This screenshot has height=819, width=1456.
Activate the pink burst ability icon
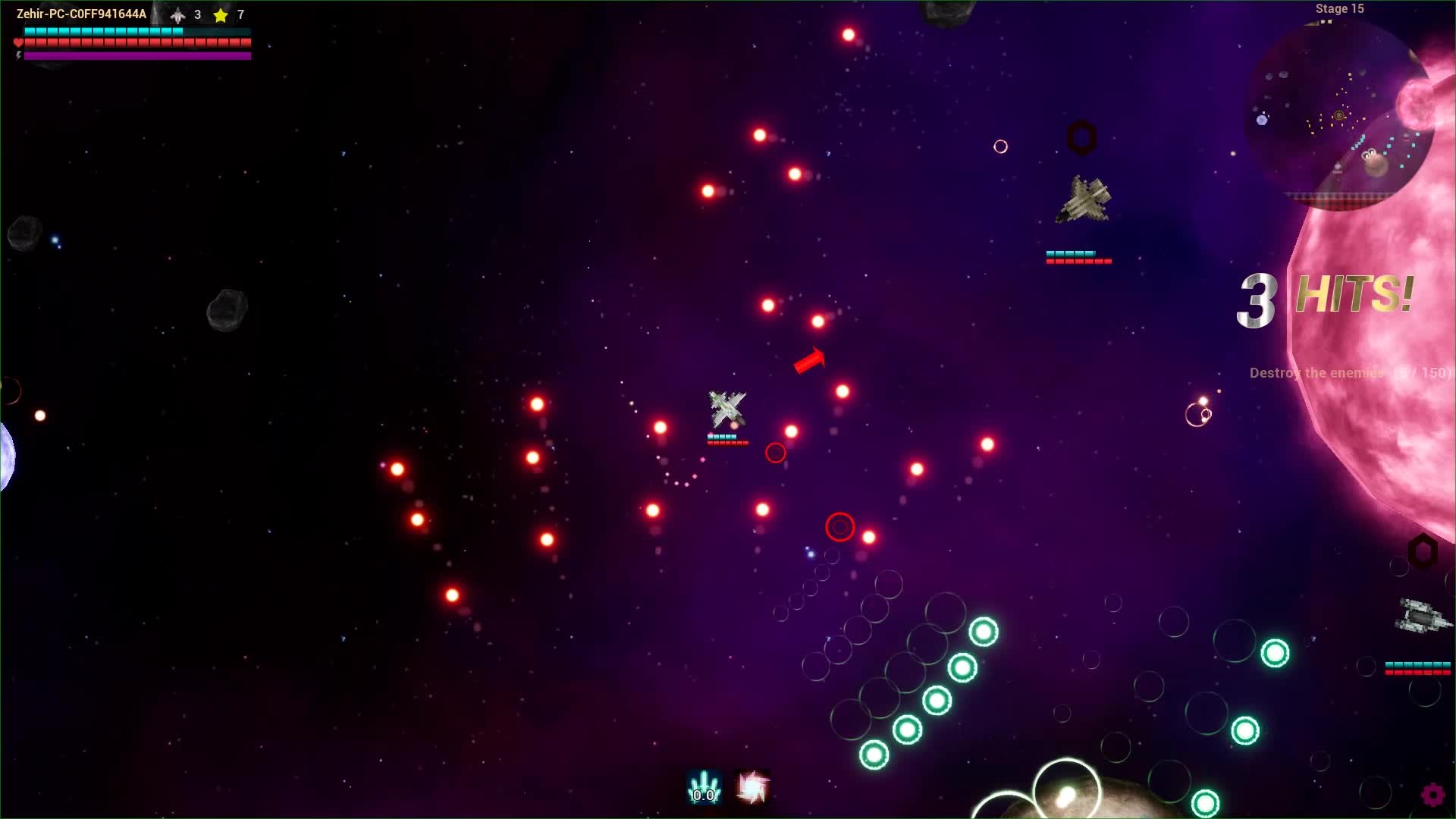750,785
